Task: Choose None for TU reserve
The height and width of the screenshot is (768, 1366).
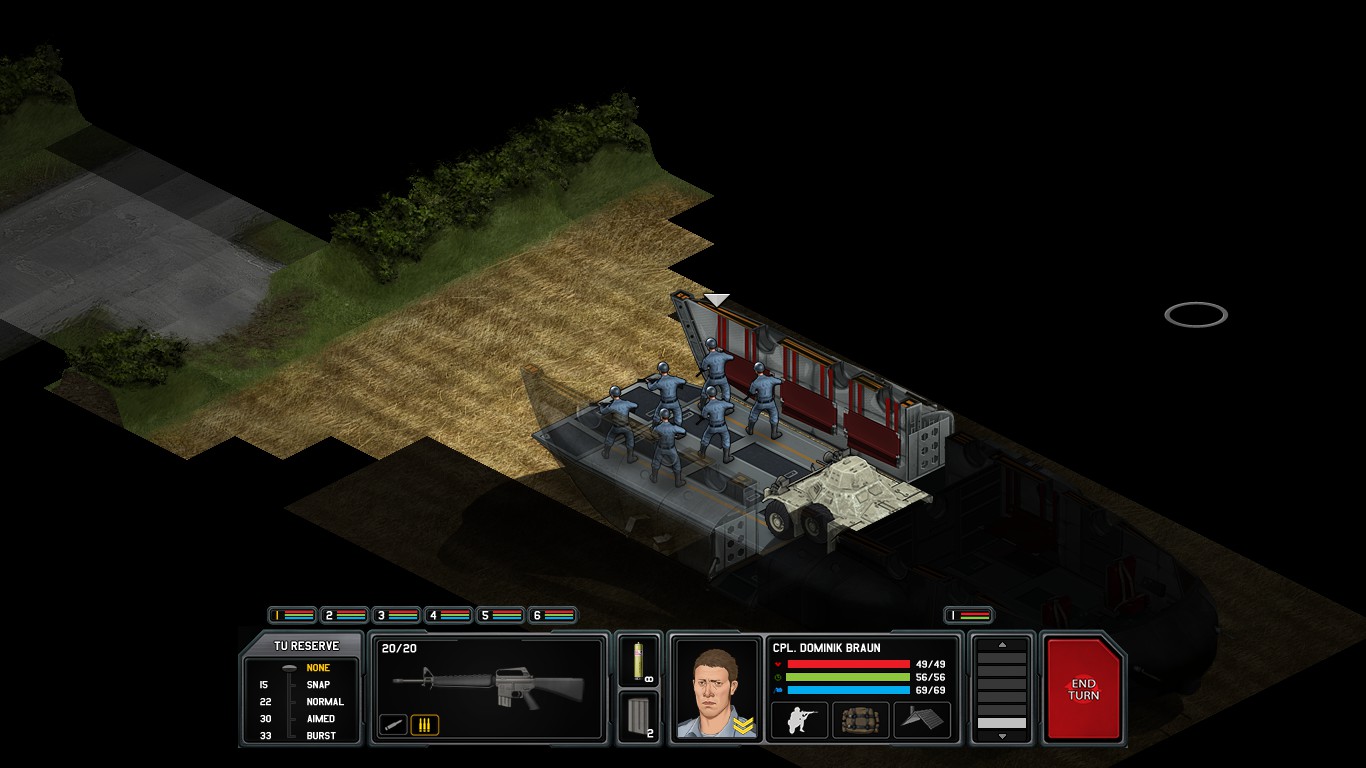Action: [x=318, y=668]
